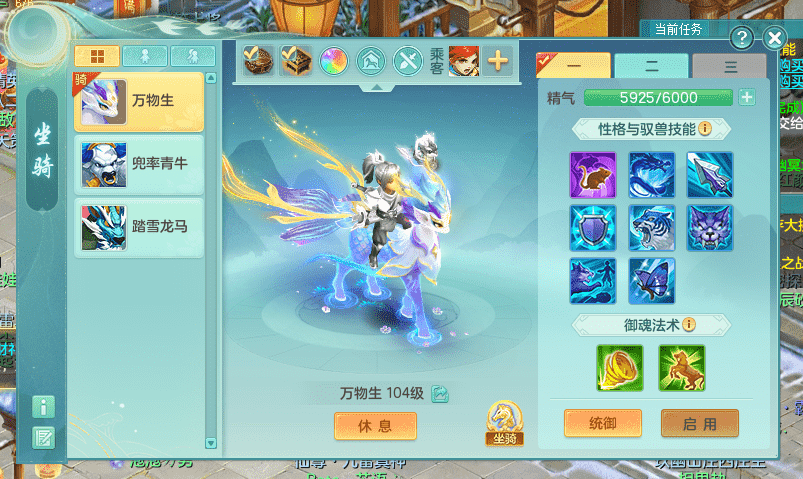Select the blue shield skill icon
Image resolution: width=803 pixels, height=479 pixels.
tap(593, 227)
